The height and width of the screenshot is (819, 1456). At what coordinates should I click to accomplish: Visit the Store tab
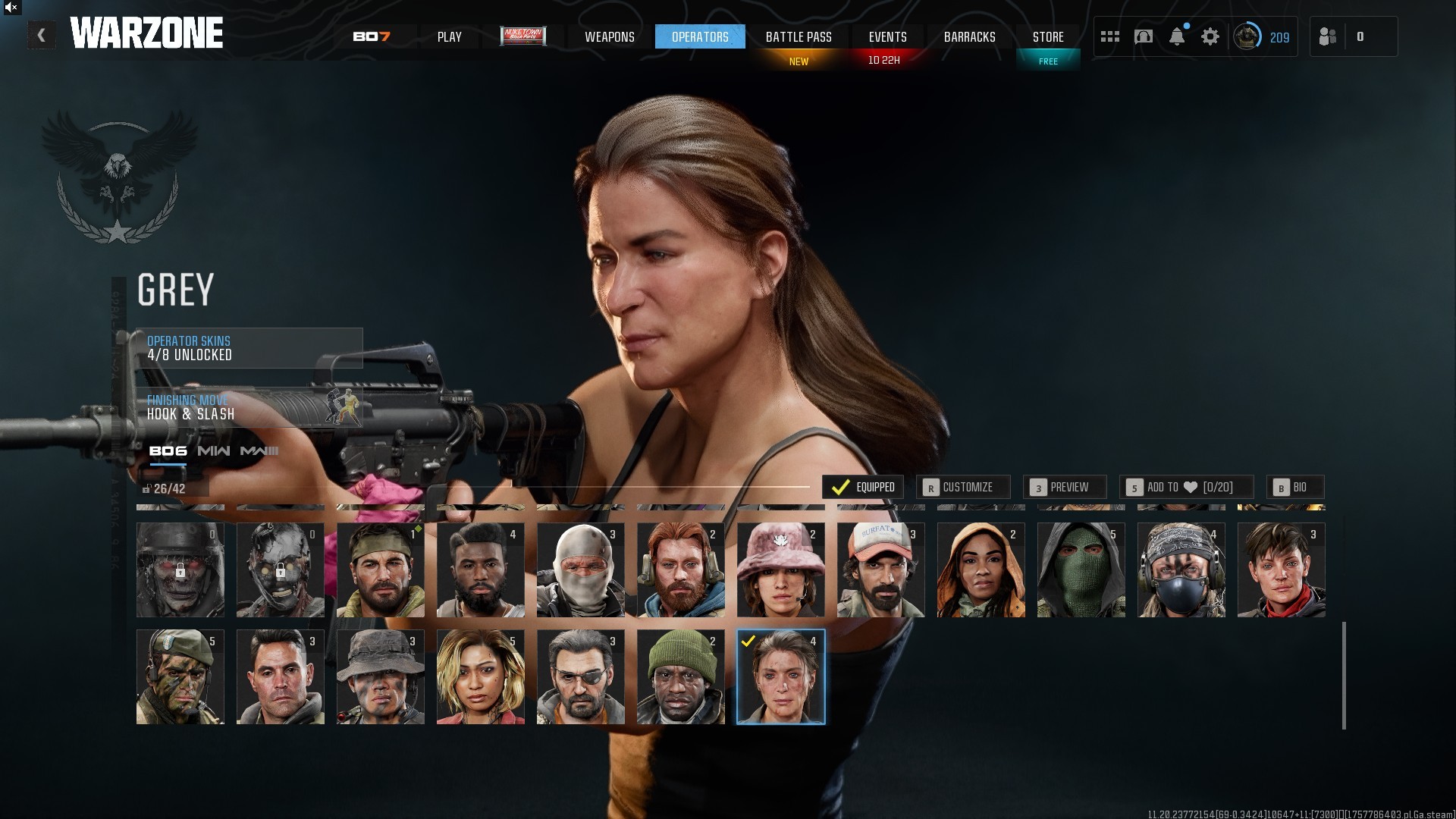pyautogui.click(x=1048, y=36)
